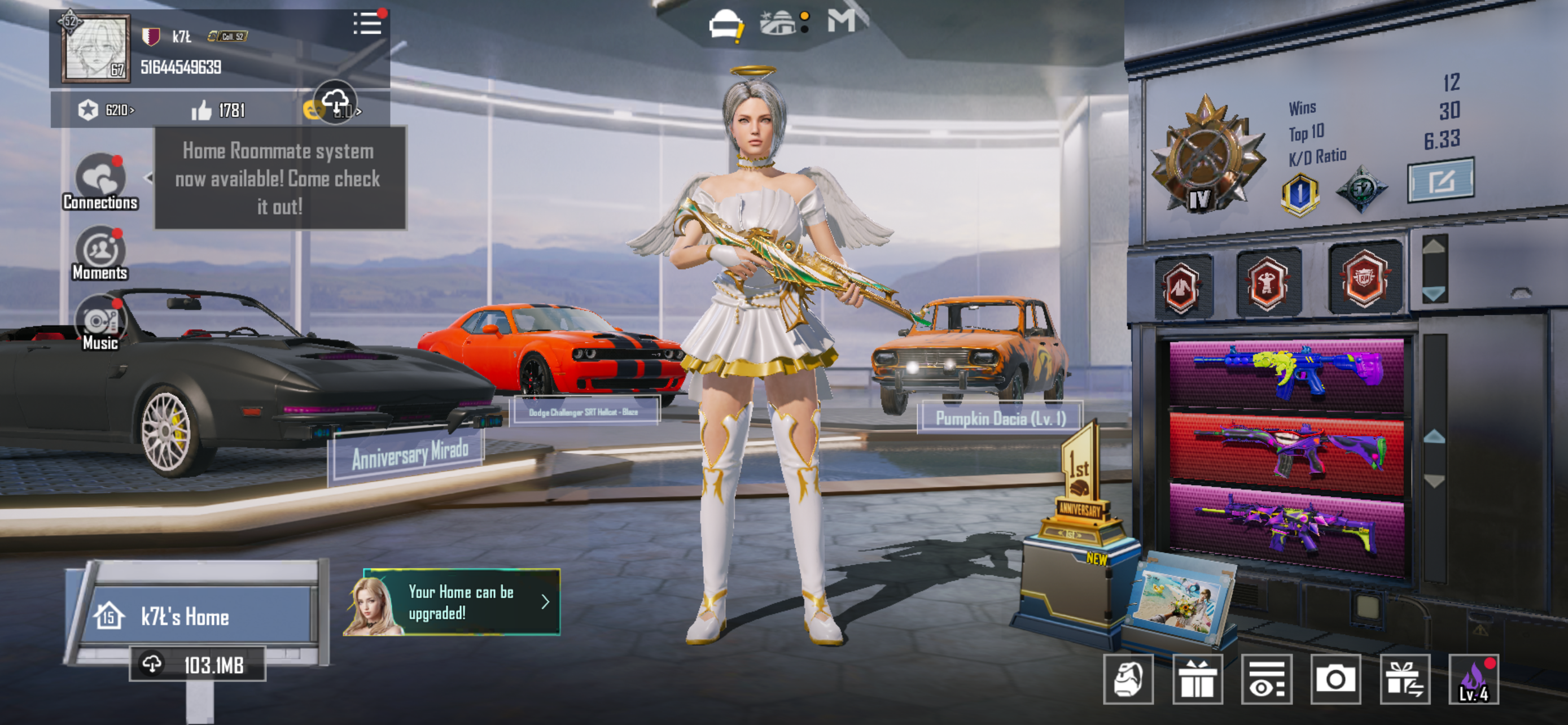Select the Pumpkin Dacia vehicle label

click(1000, 418)
